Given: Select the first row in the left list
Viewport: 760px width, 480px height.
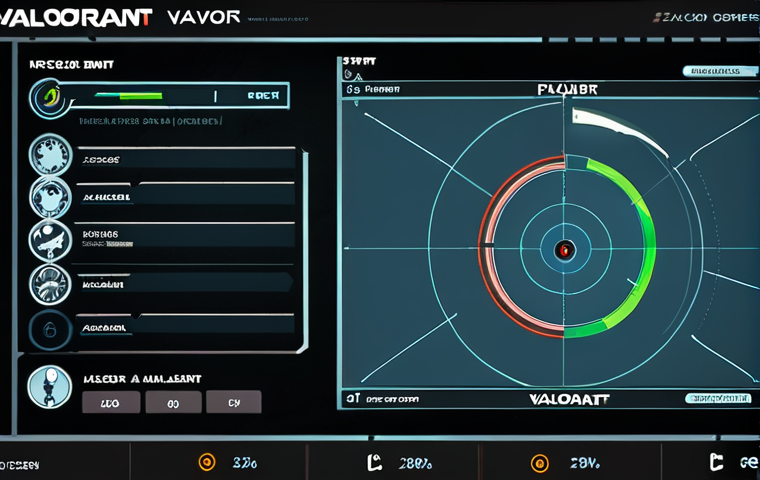Looking at the screenshot, I should coord(185,159).
